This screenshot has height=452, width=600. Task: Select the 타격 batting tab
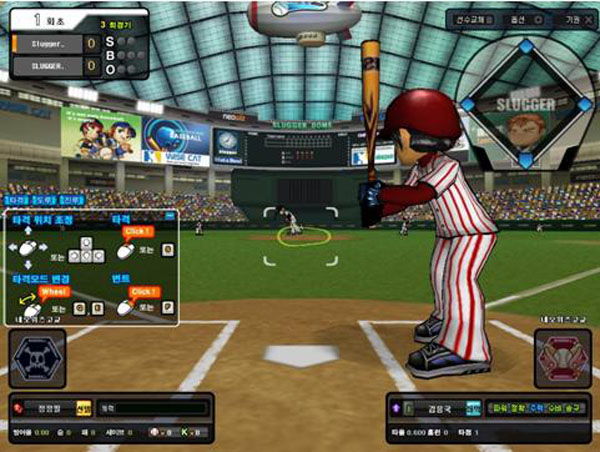18,202
